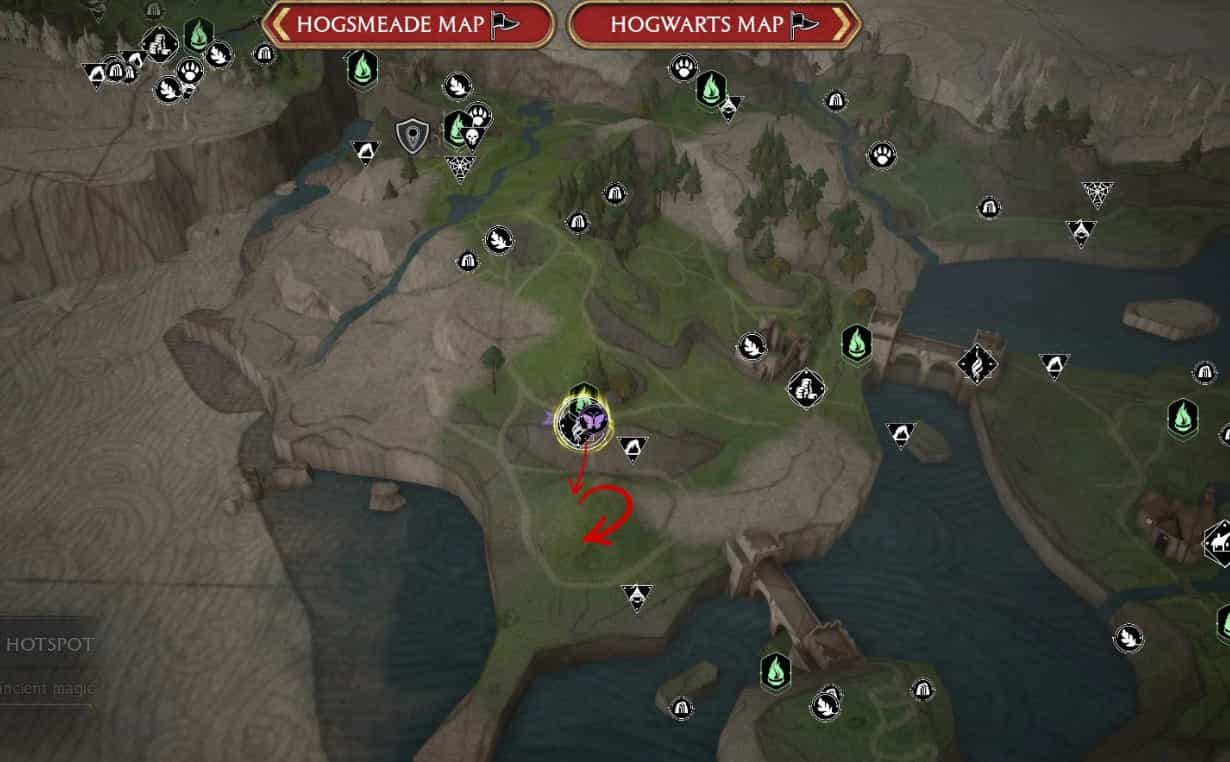Select the grey shield map marker
This screenshot has width=1230, height=762.
[411, 136]
